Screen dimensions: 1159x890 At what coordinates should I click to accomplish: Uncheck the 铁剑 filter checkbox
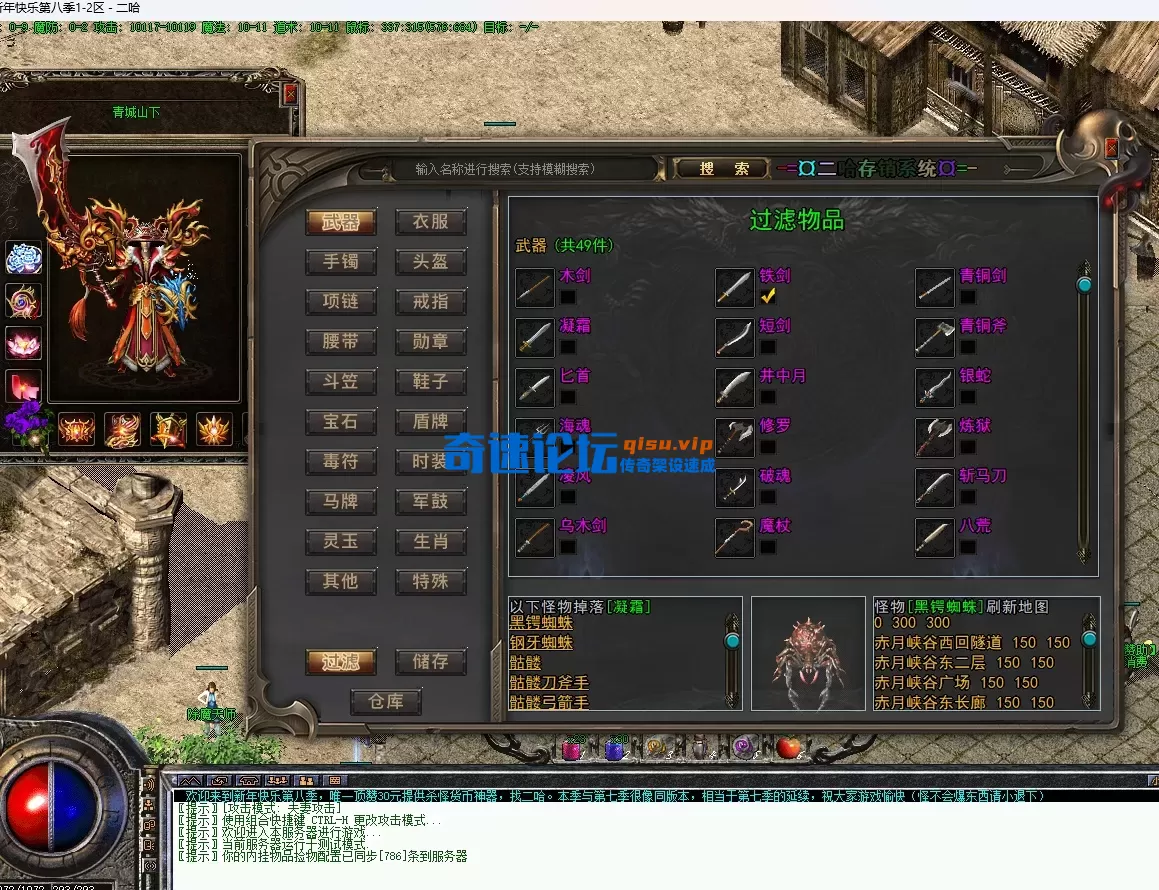coord(768,296)
